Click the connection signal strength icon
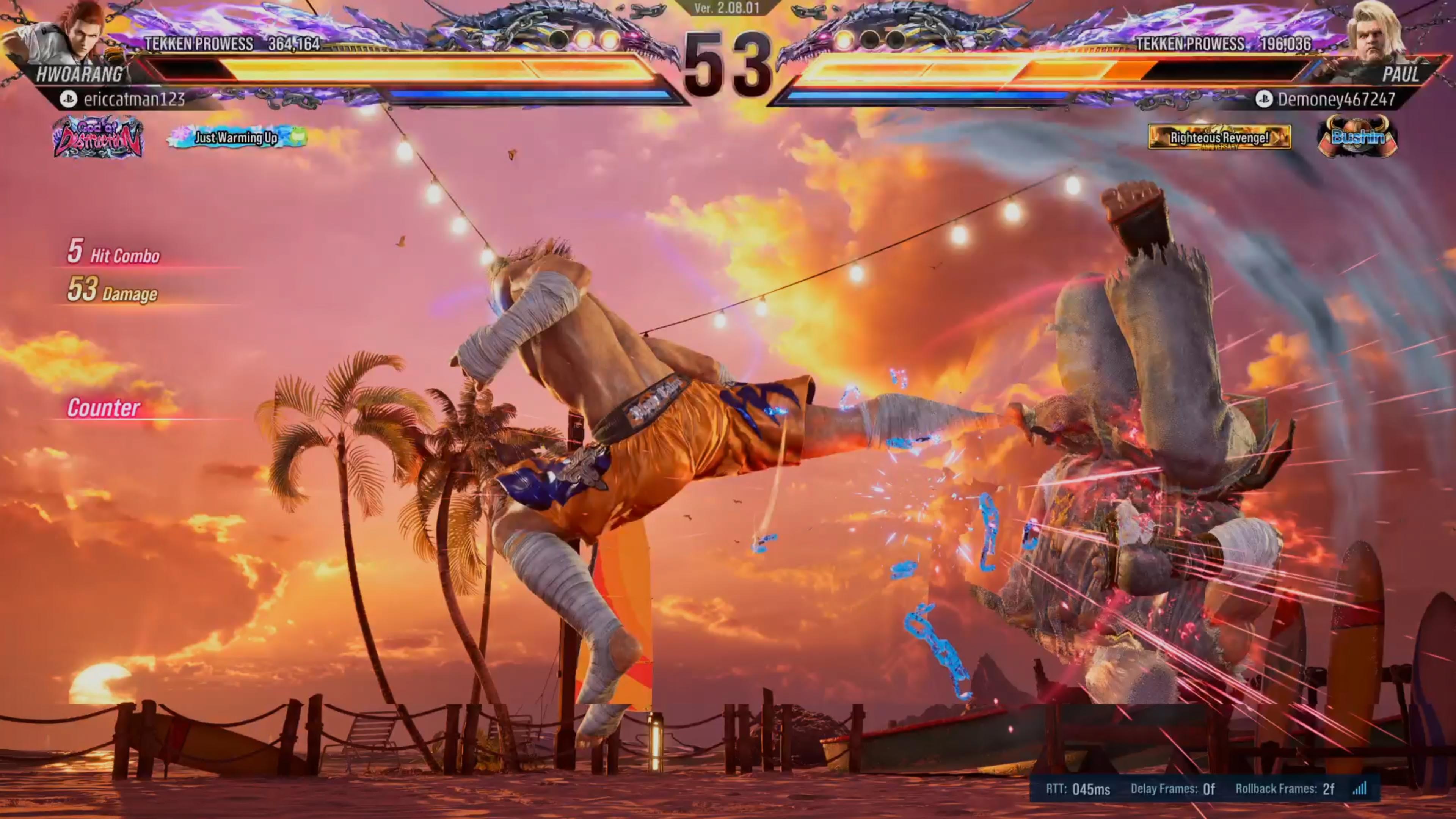 pos(1360,789)
